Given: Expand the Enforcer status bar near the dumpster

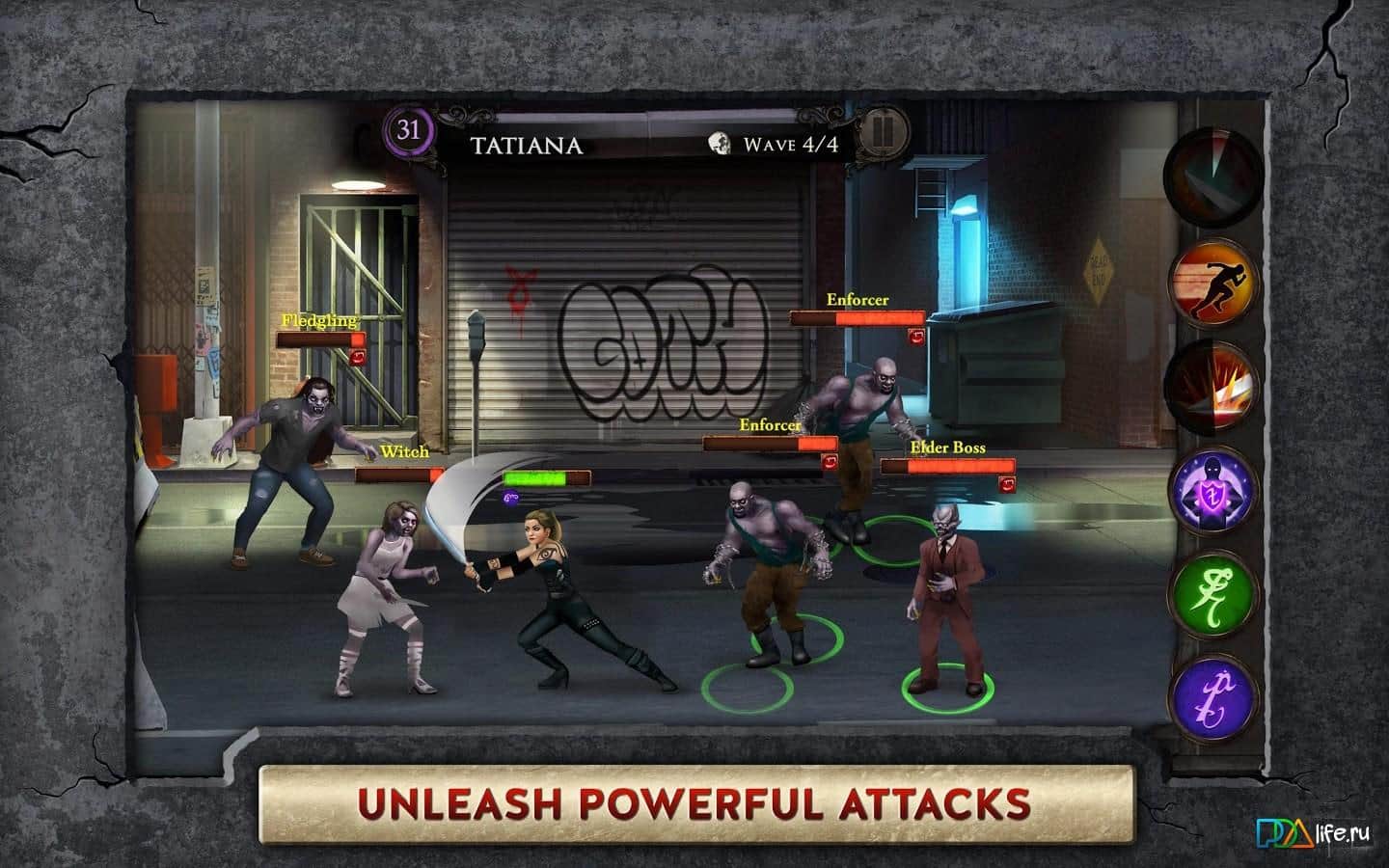Looking at the screenshot, I should (x=857, y=318).
